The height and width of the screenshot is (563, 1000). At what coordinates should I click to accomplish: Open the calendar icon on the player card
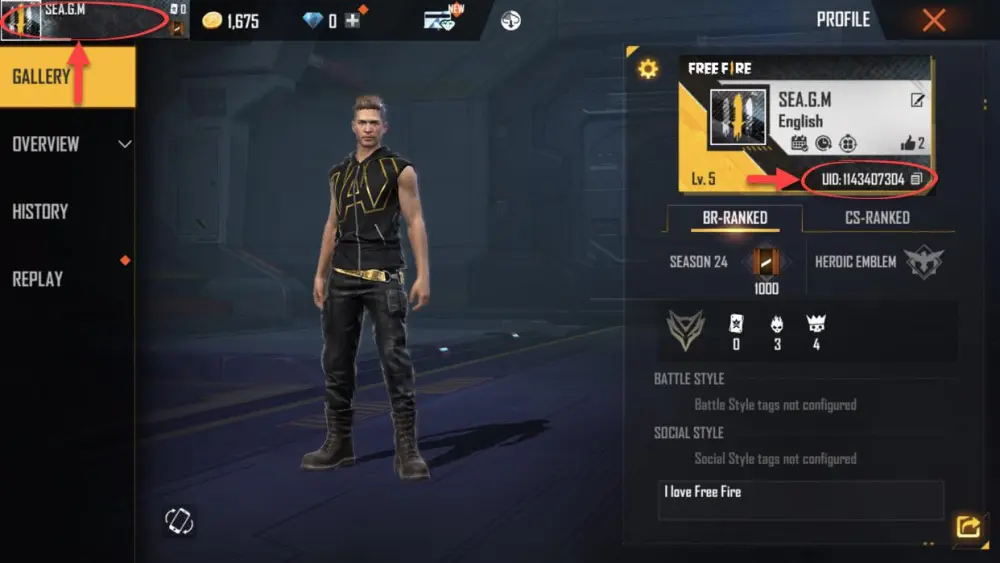(799, 144)
